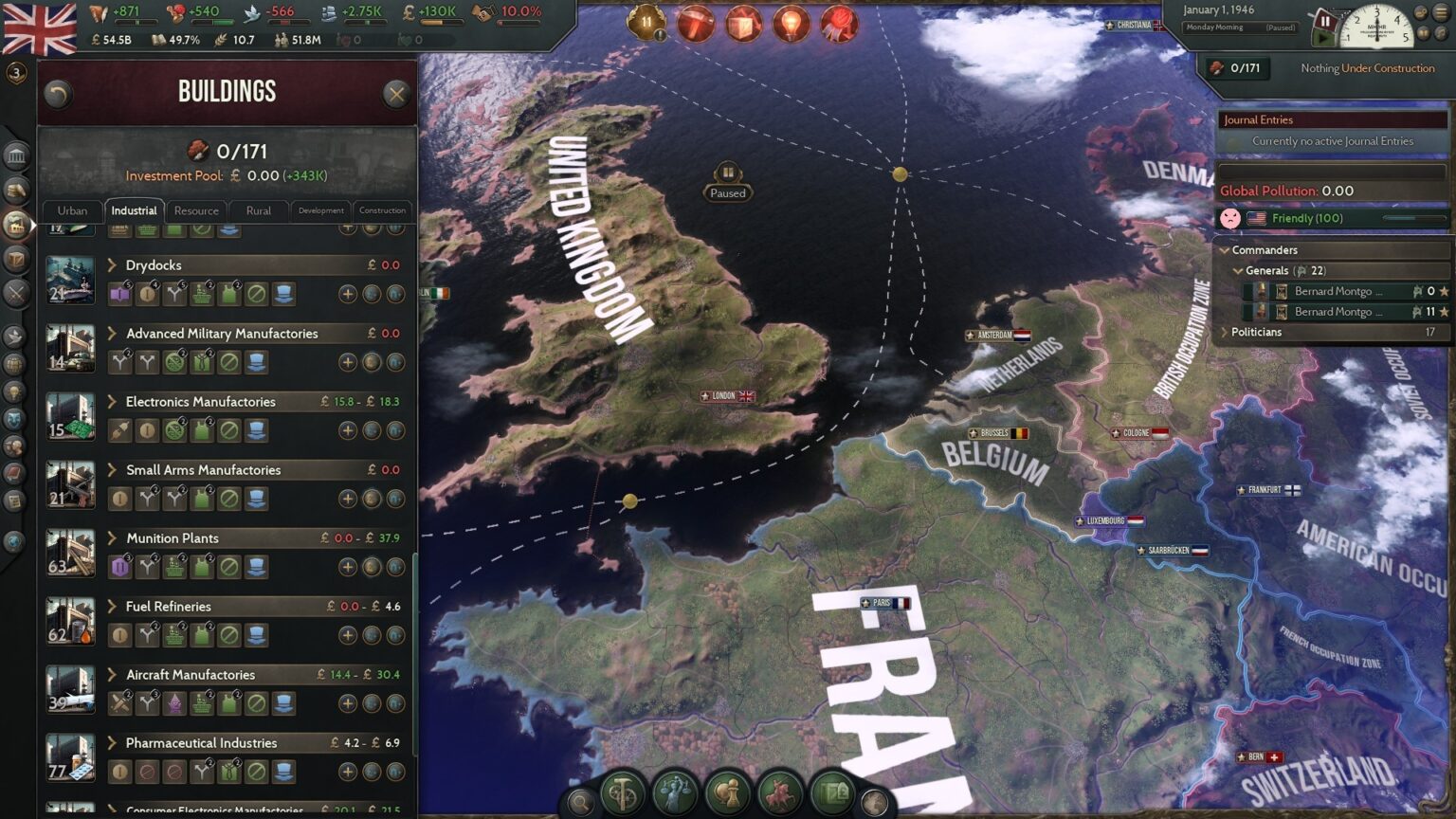Expand the Politicians section
Screen dimensions: 1456x819
click(1226, 332)
